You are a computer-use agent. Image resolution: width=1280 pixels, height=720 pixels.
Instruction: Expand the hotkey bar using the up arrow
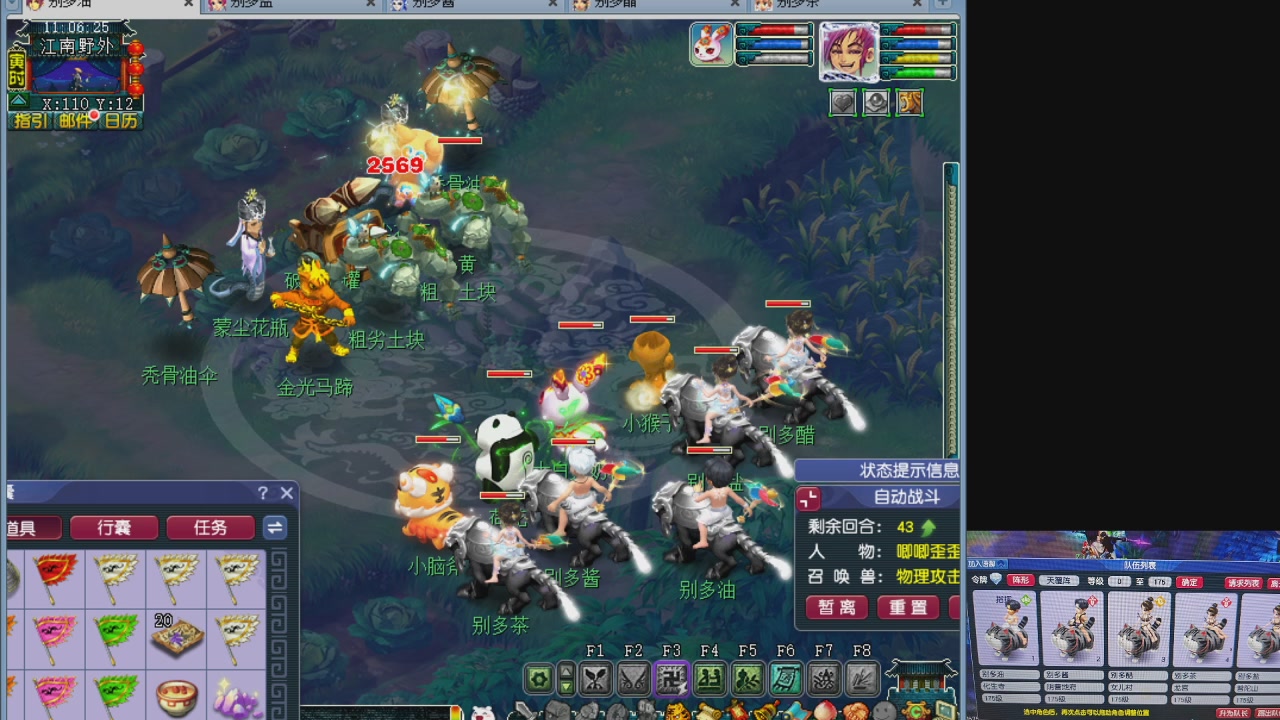click(565, 670)
